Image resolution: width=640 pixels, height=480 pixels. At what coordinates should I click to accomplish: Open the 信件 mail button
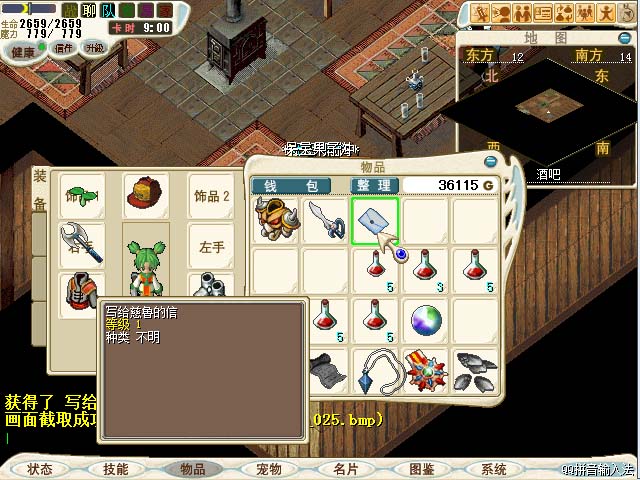pyautogui.click(x=64, y=48)
